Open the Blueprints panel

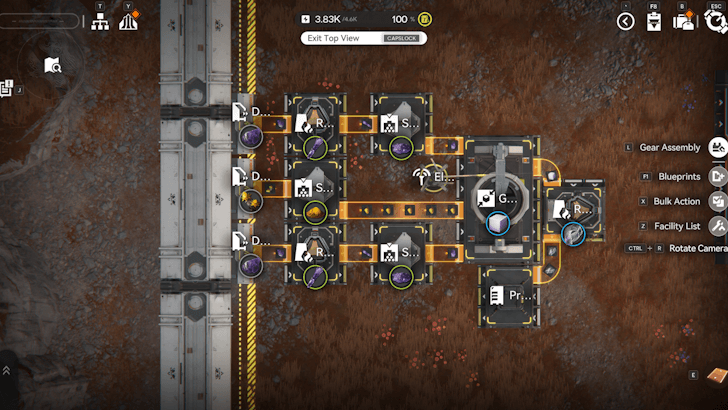[x=717, y=176]
